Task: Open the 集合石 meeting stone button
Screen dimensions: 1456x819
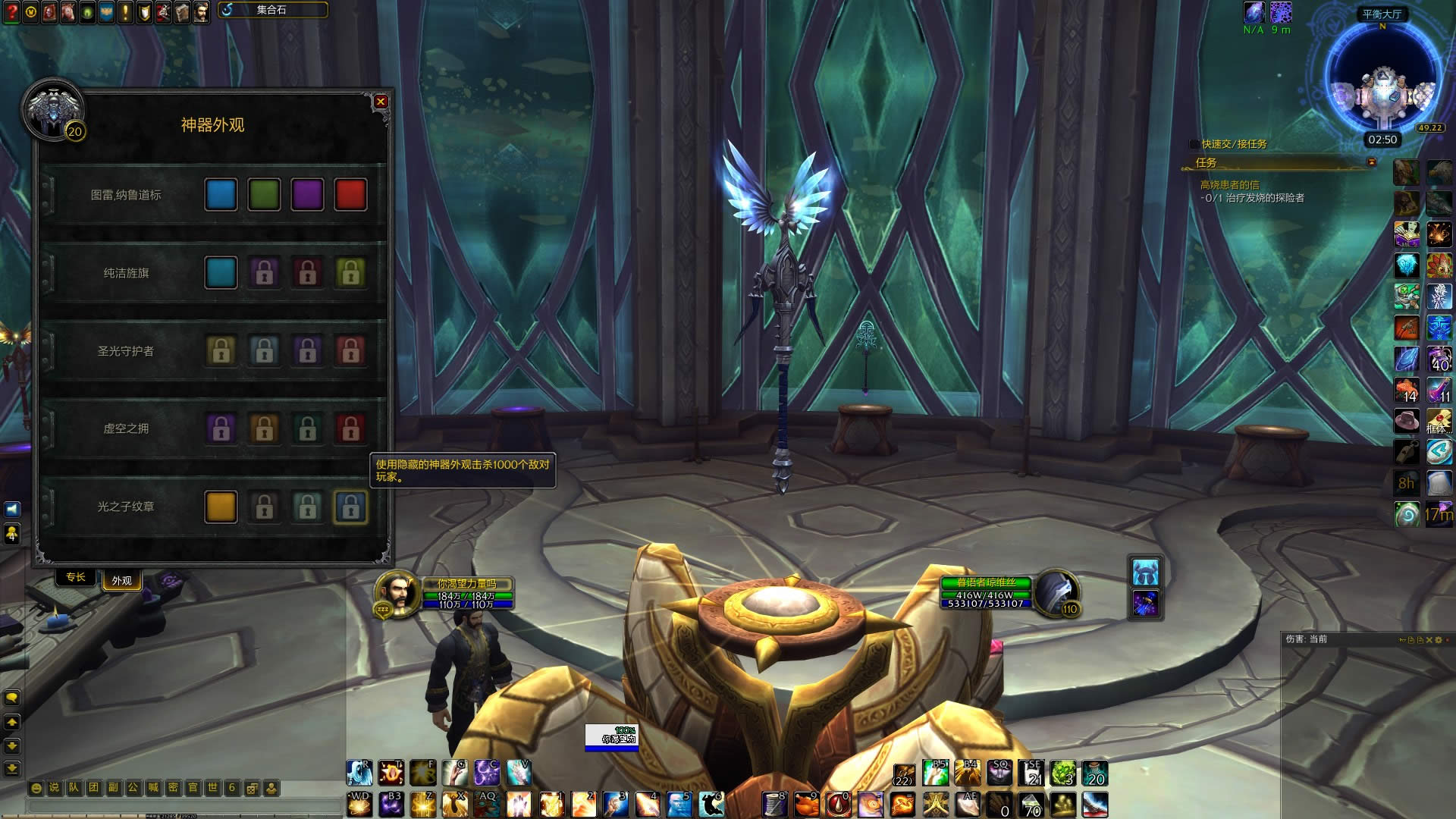Action: tap(273, 10)
